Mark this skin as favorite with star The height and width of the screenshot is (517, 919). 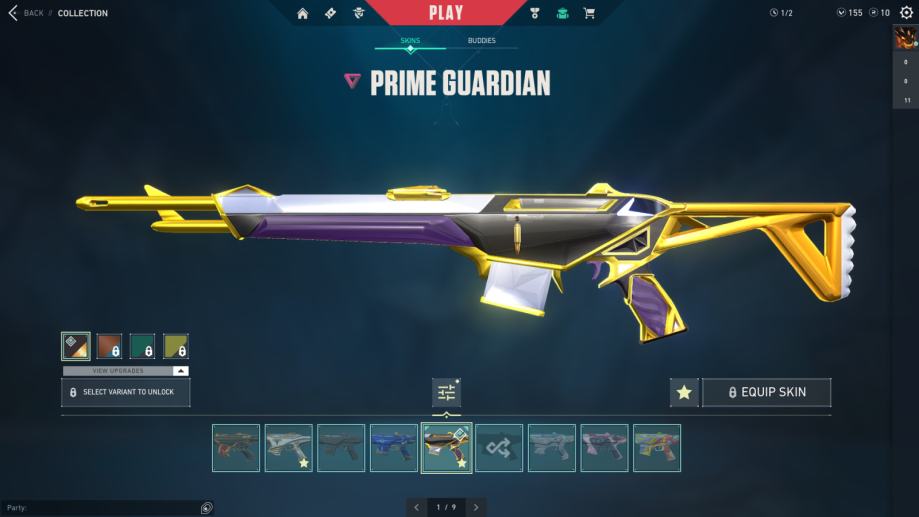coord(684,393)
